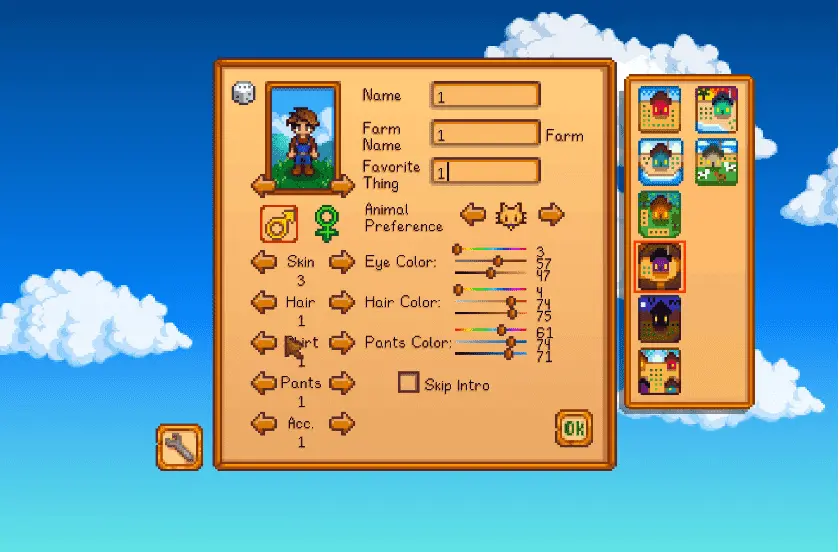Choose the male gender symbol
The image size is (839, 552).
click(279, 223)
